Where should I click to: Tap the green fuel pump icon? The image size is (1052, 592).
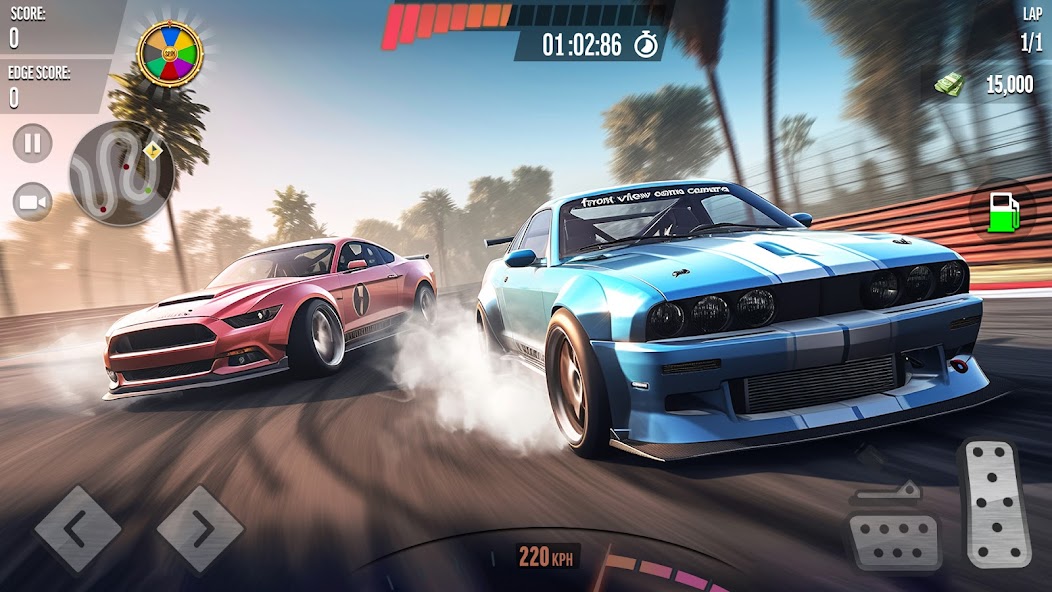pos(1003,214)
